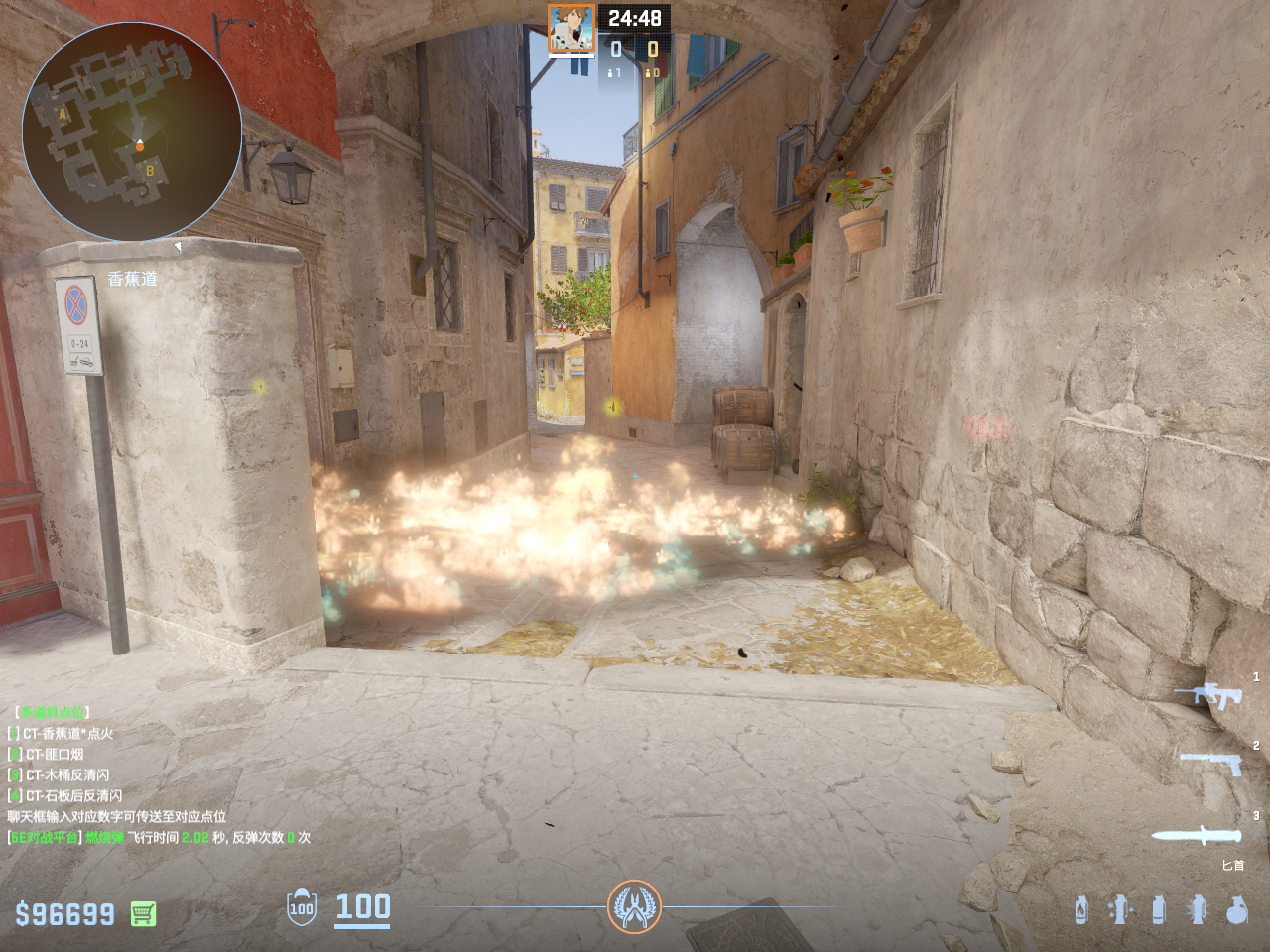This screenshot has height=952, width=1270.
Task: Choose the CT-香蕉道*点火 lineup entry
Action: coord(67,734)
